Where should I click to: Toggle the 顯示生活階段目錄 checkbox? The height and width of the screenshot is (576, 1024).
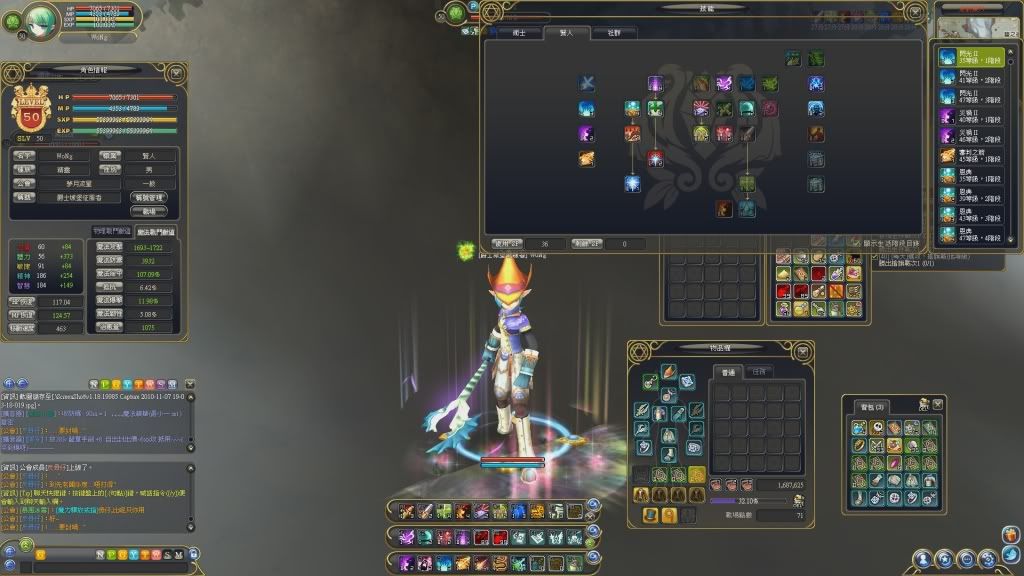[855, 243]
